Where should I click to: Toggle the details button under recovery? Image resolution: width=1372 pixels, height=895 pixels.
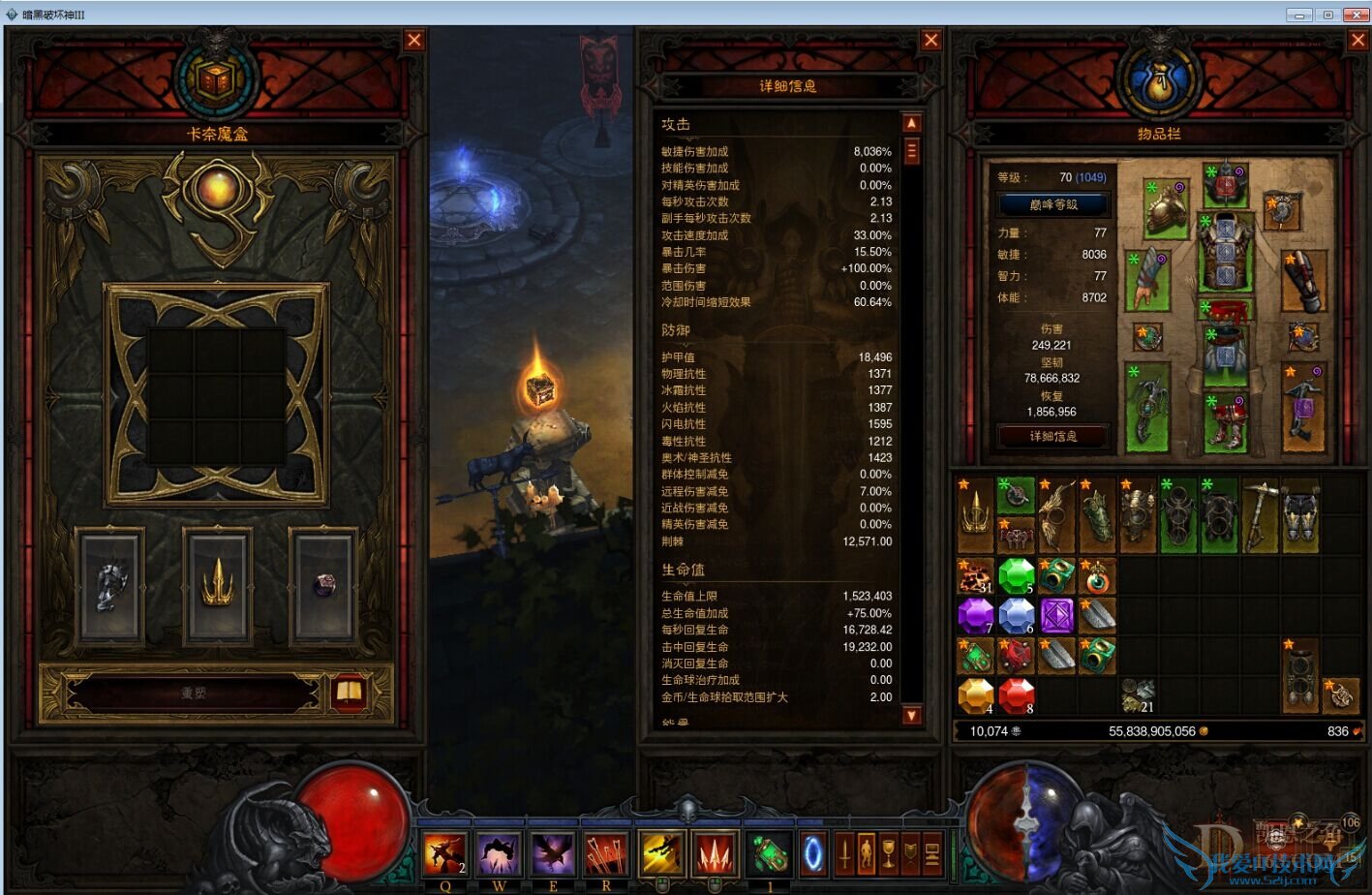(x=1053, y=436)
